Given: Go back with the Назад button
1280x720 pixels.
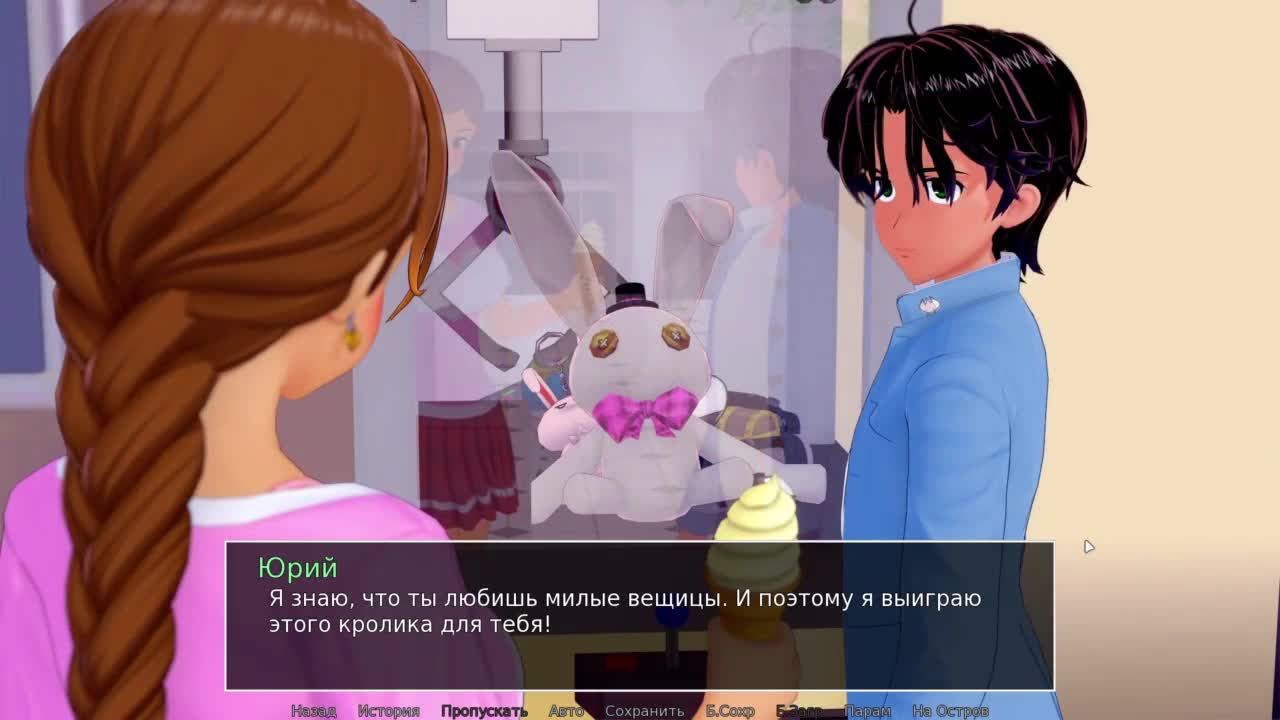Looking at the screenshot, I should (313, 711).
